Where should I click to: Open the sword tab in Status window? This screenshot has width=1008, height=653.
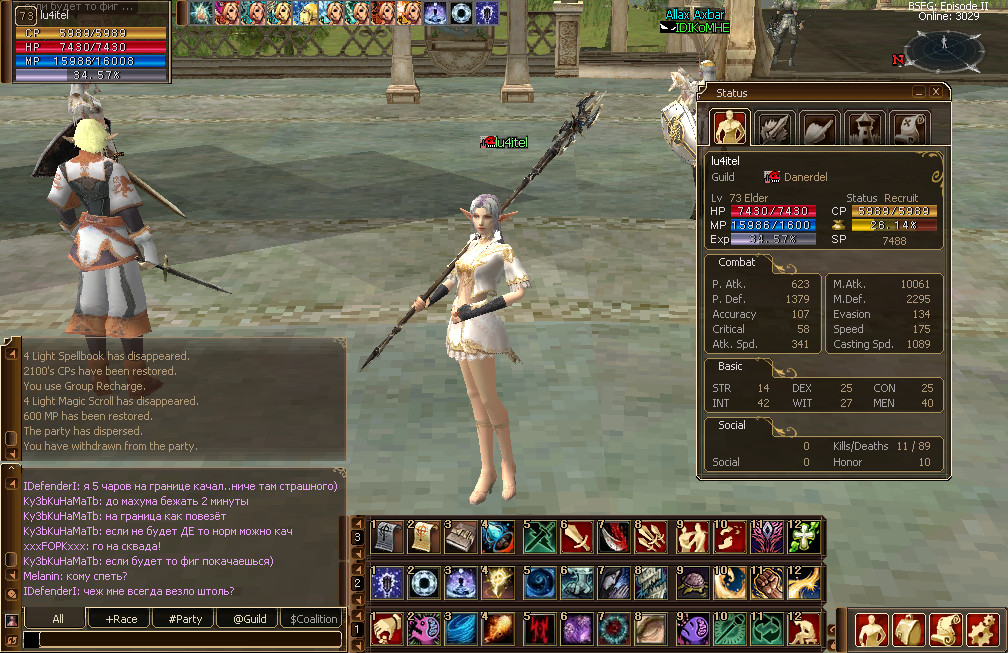(775, 128)
